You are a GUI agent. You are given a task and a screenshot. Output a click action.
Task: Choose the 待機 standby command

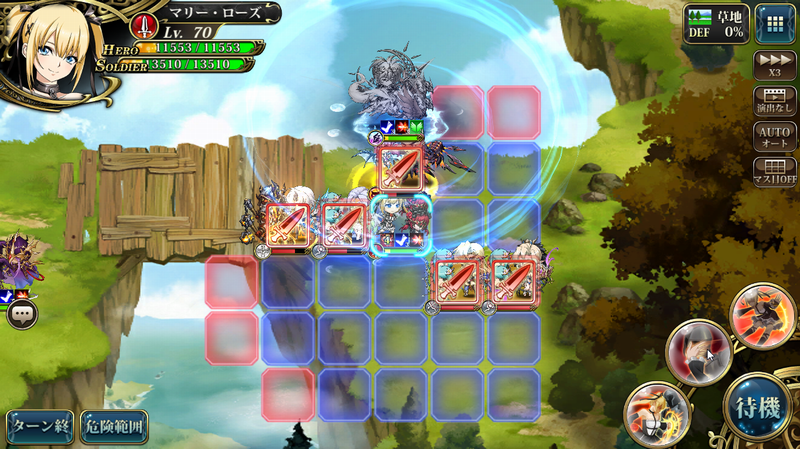coord(757,406)
